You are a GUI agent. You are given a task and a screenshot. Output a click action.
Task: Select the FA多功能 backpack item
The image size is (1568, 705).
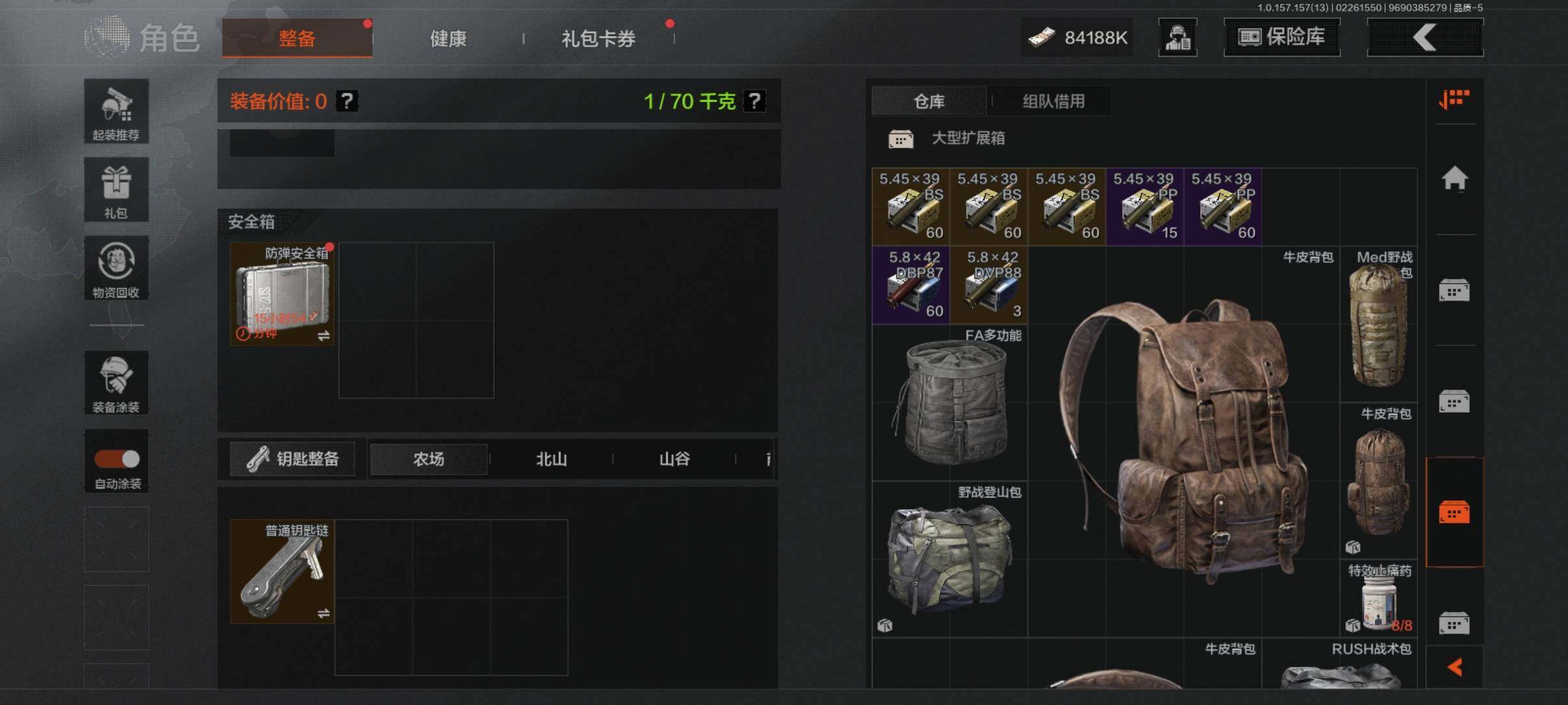click(x=950, y=403)
